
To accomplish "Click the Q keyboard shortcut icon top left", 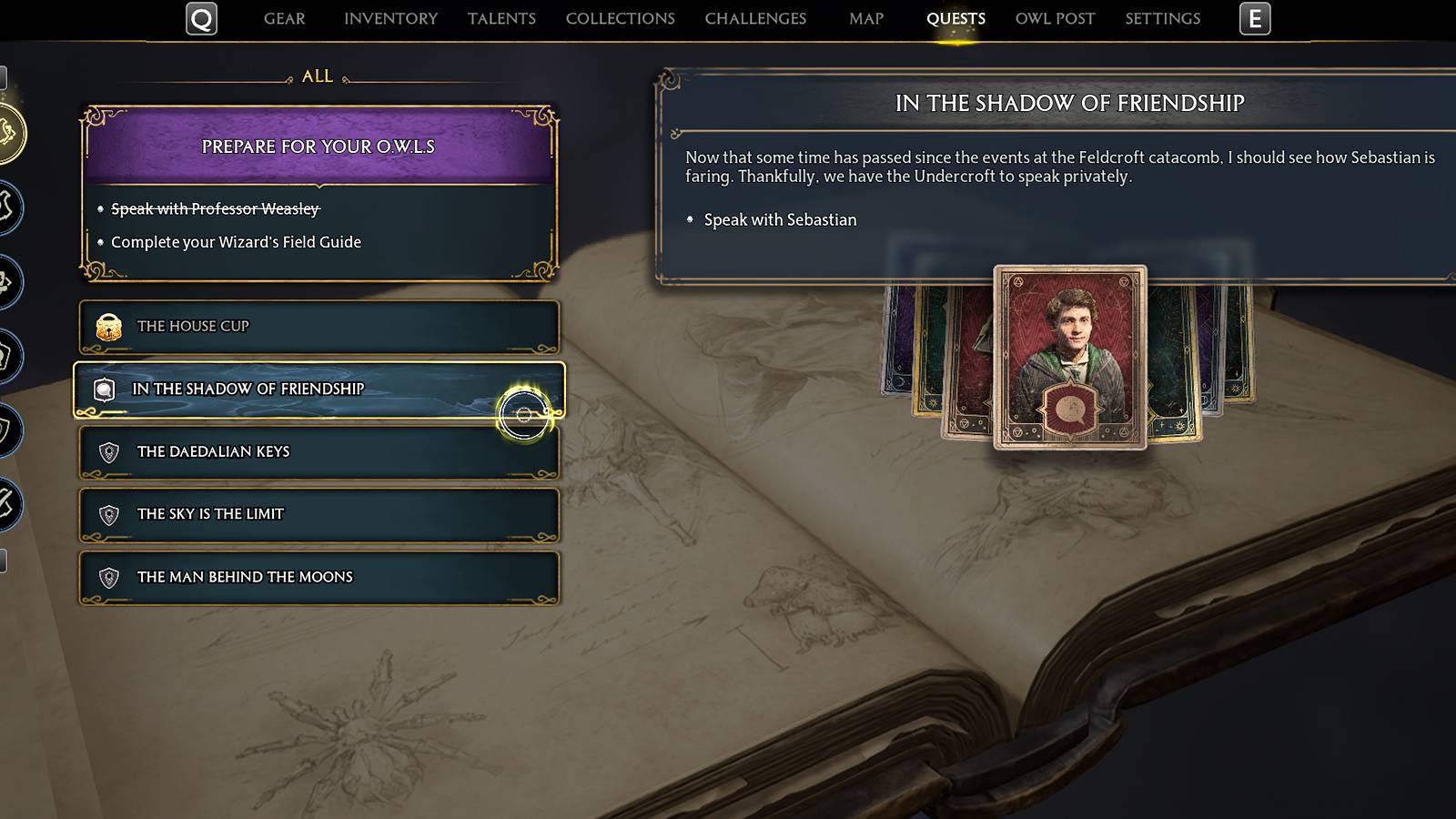I will click(202, 18).
